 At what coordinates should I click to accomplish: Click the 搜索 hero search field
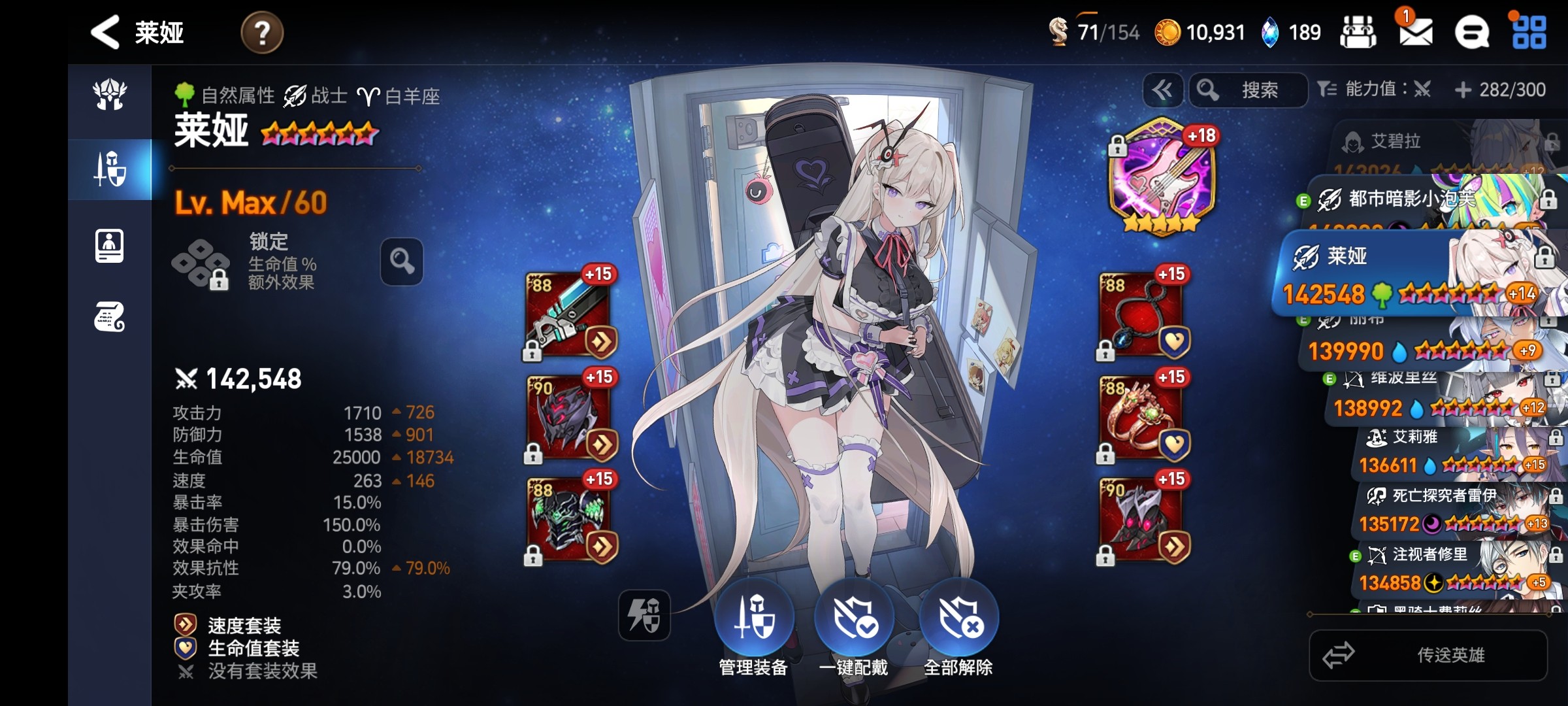point(1248,90)
